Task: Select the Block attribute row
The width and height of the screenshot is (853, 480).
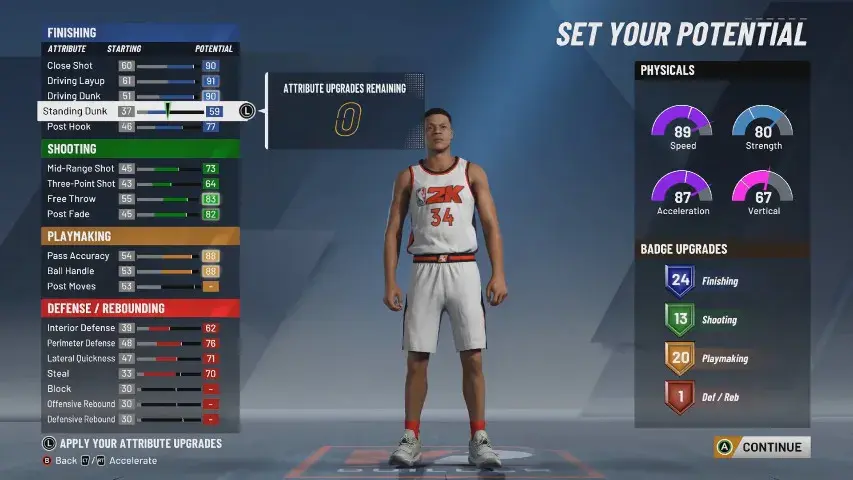Action: click(137, 389)
